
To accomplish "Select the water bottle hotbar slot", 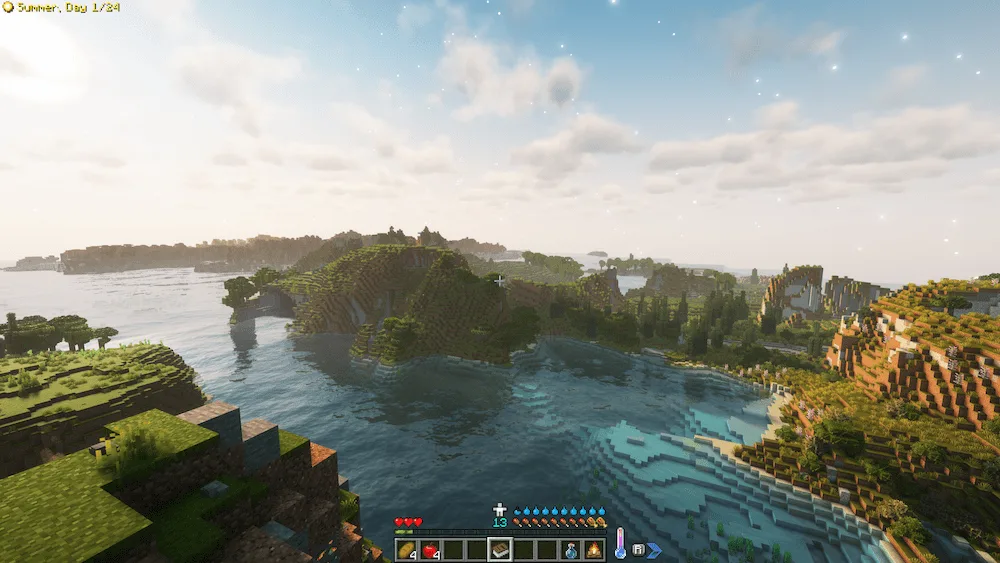I will pyautogui.click(x=570, y=550).
